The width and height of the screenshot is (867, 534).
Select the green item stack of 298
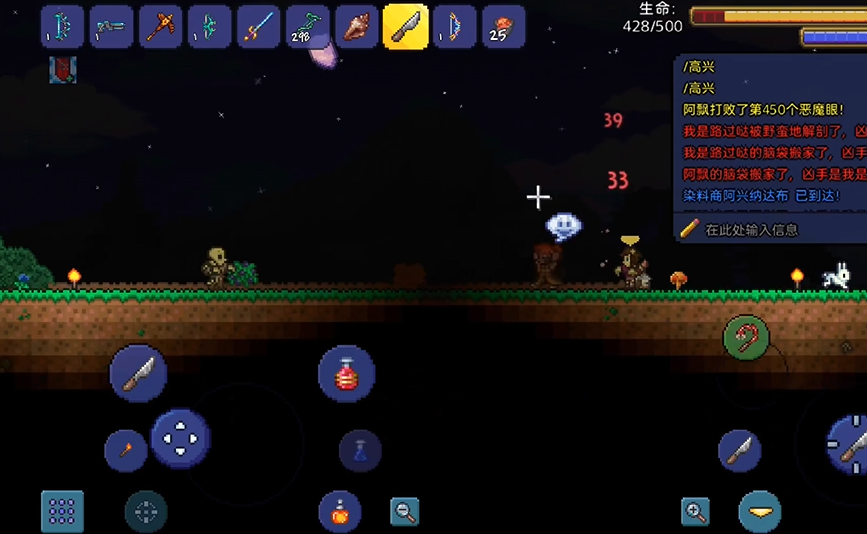pos(307,26)
